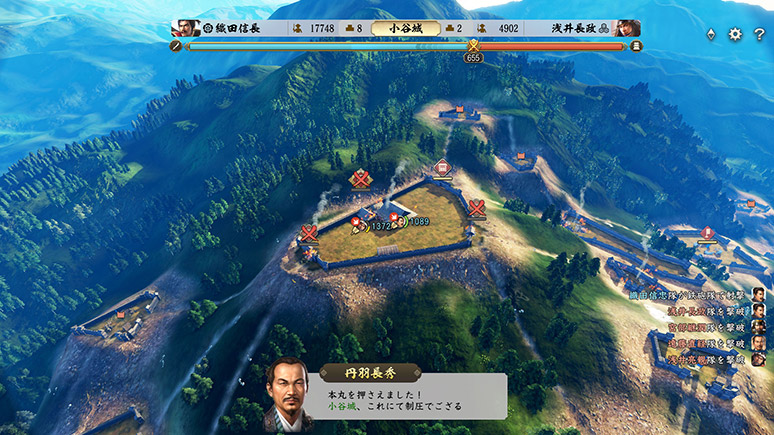Click Niwa Nagahide's dialogue portrait
Viewport: 774px width, 435px height.
pyautogui.click(x=288, y=395)
